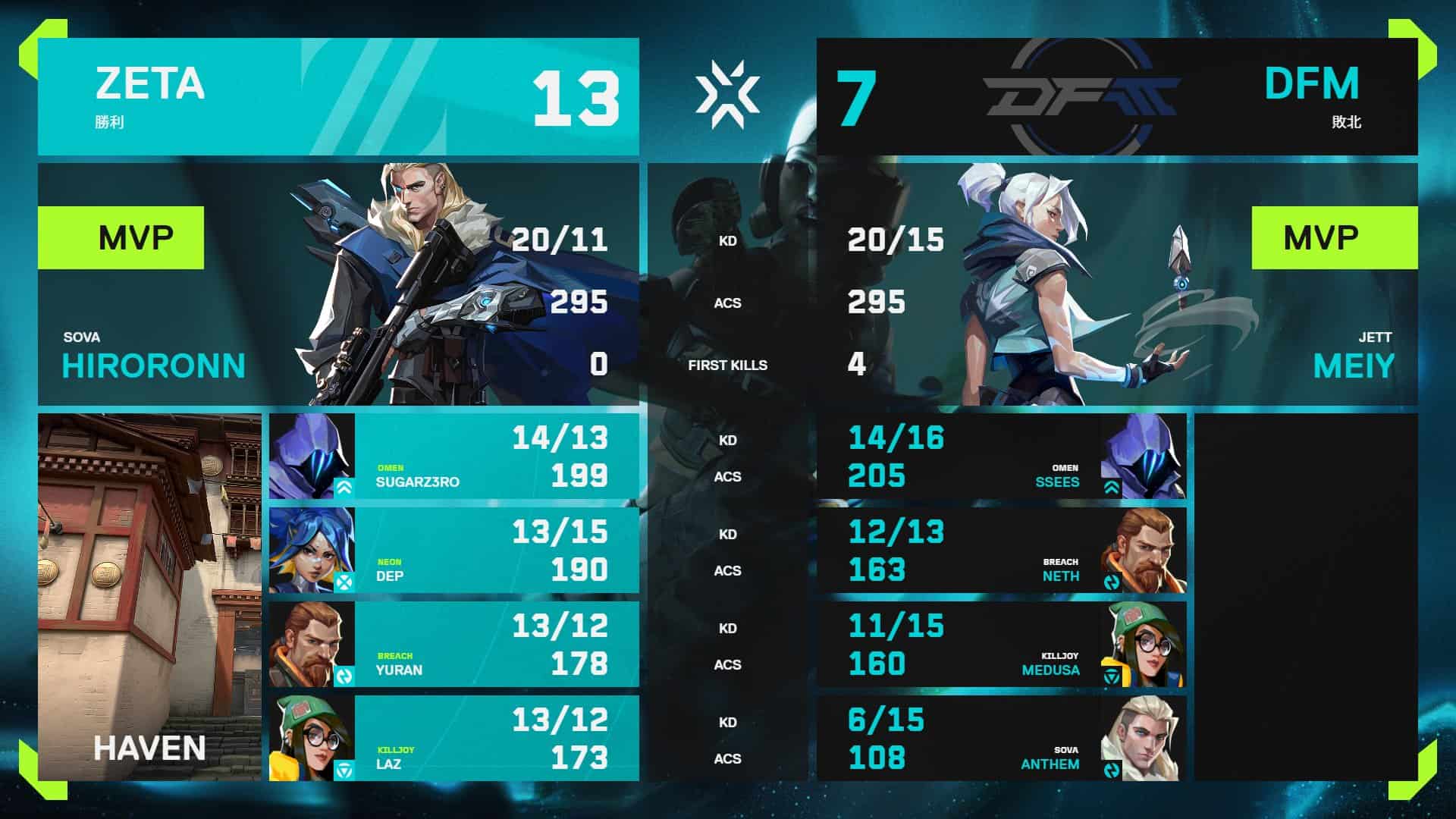Image resolution: width=1456 pixels, height=819 pixels.
Task: Select the Haven map thumbnail
Action: tap(149, 597)
